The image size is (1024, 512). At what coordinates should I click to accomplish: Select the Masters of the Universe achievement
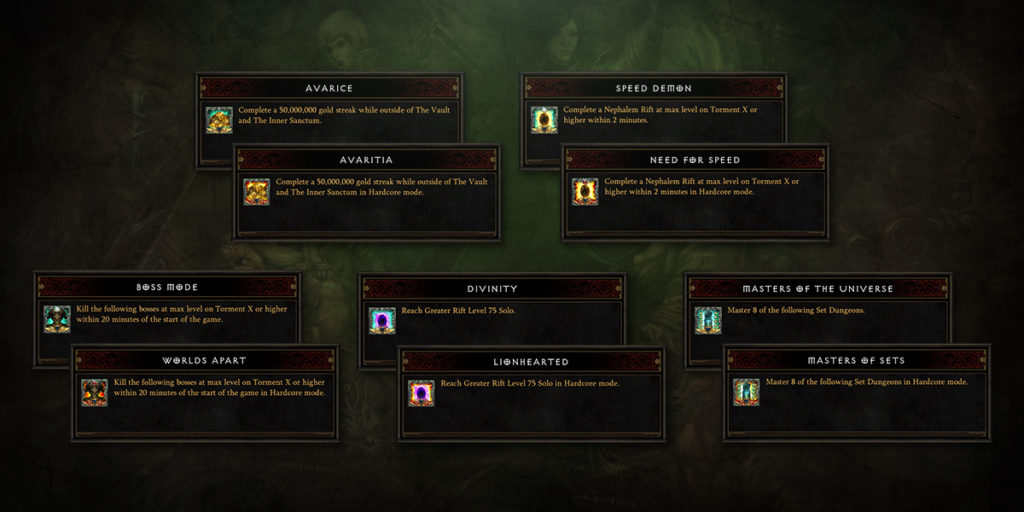819,288
